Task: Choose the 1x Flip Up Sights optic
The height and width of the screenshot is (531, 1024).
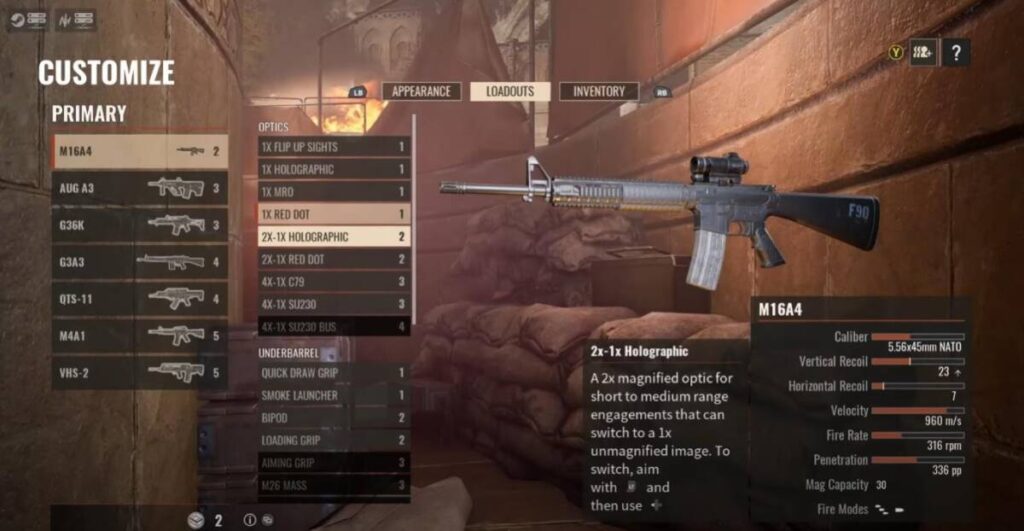Action: [334, 147]
